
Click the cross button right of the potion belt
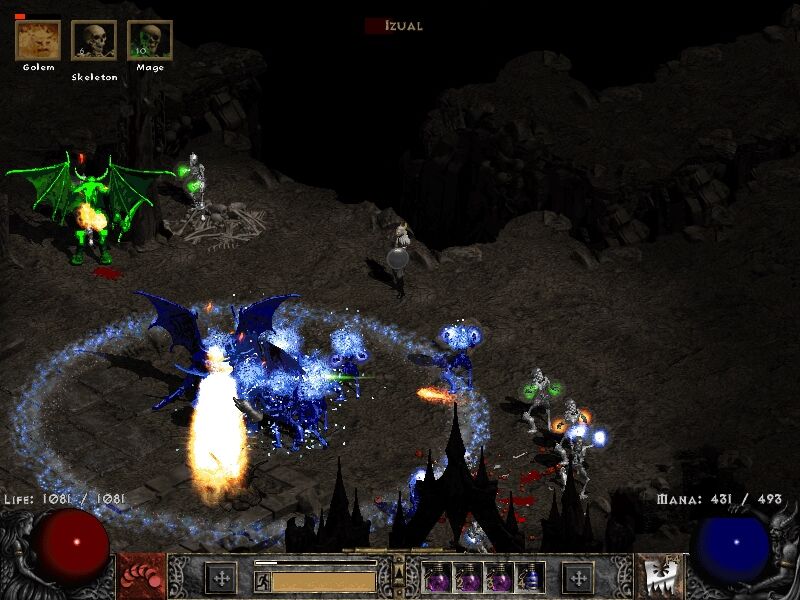[577, 577]
